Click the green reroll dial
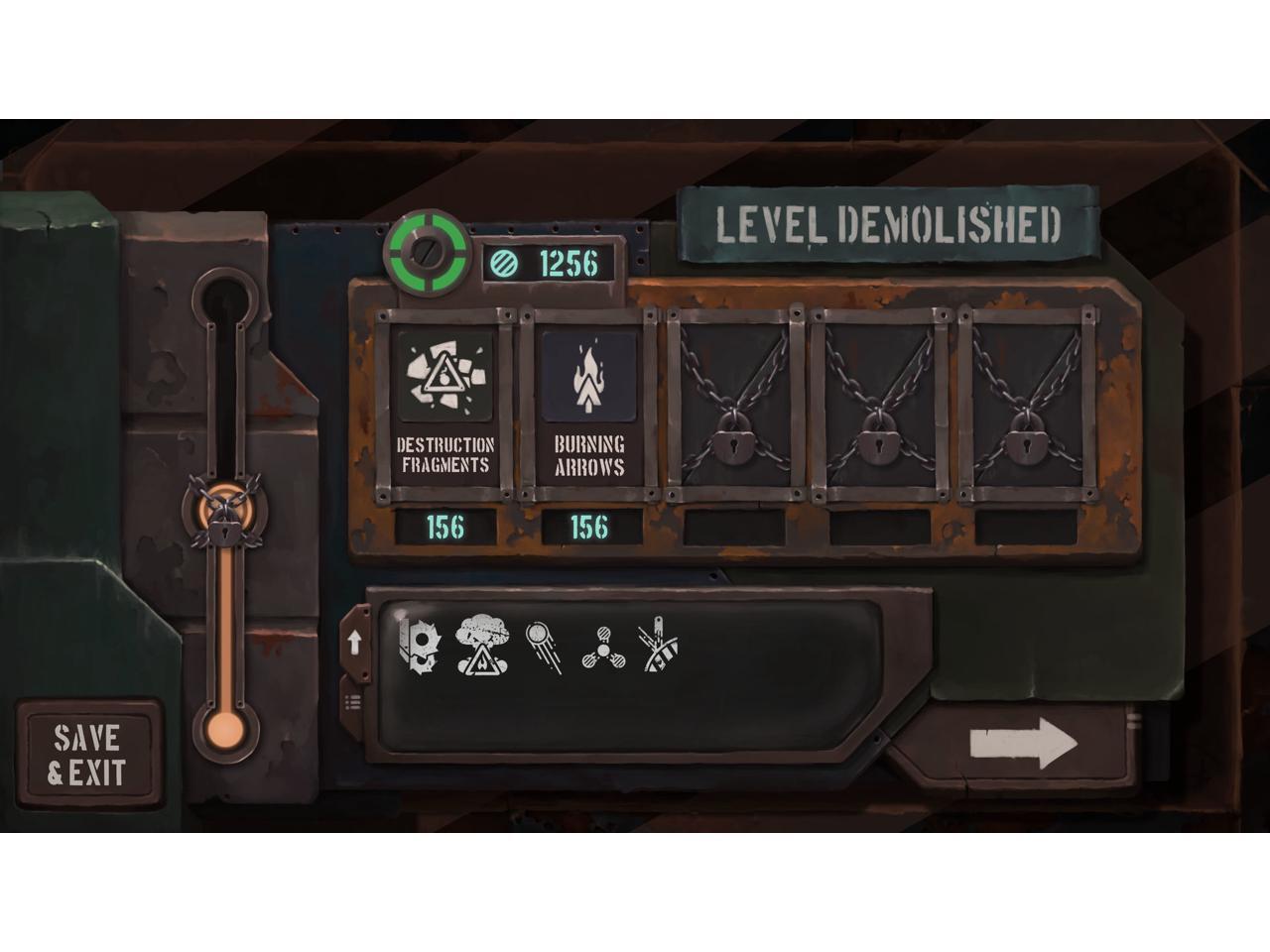The height and width of the screenshot is (952, 1270). pyautogui.click(x=428, y=252)
